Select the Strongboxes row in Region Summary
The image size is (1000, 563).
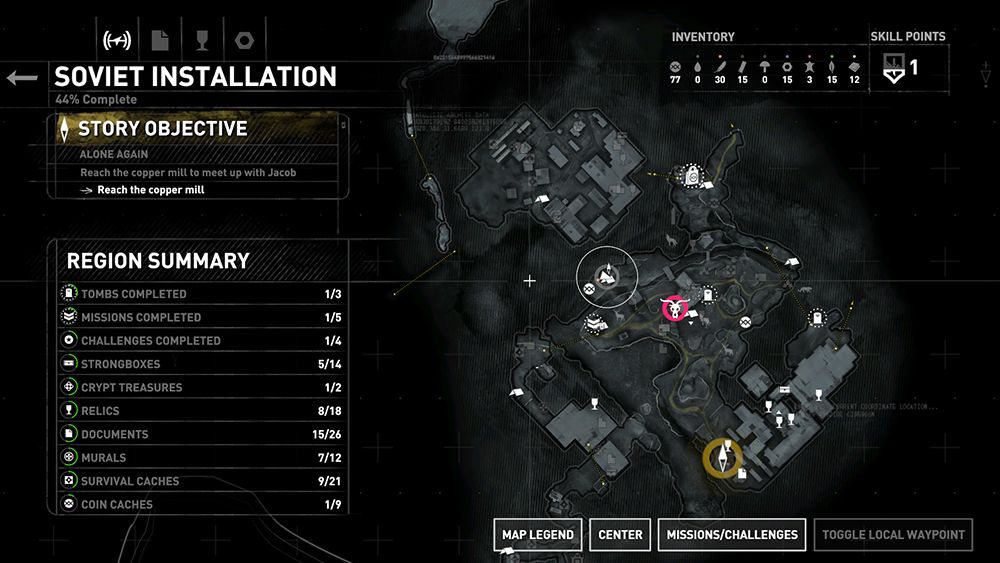[198, 364]
